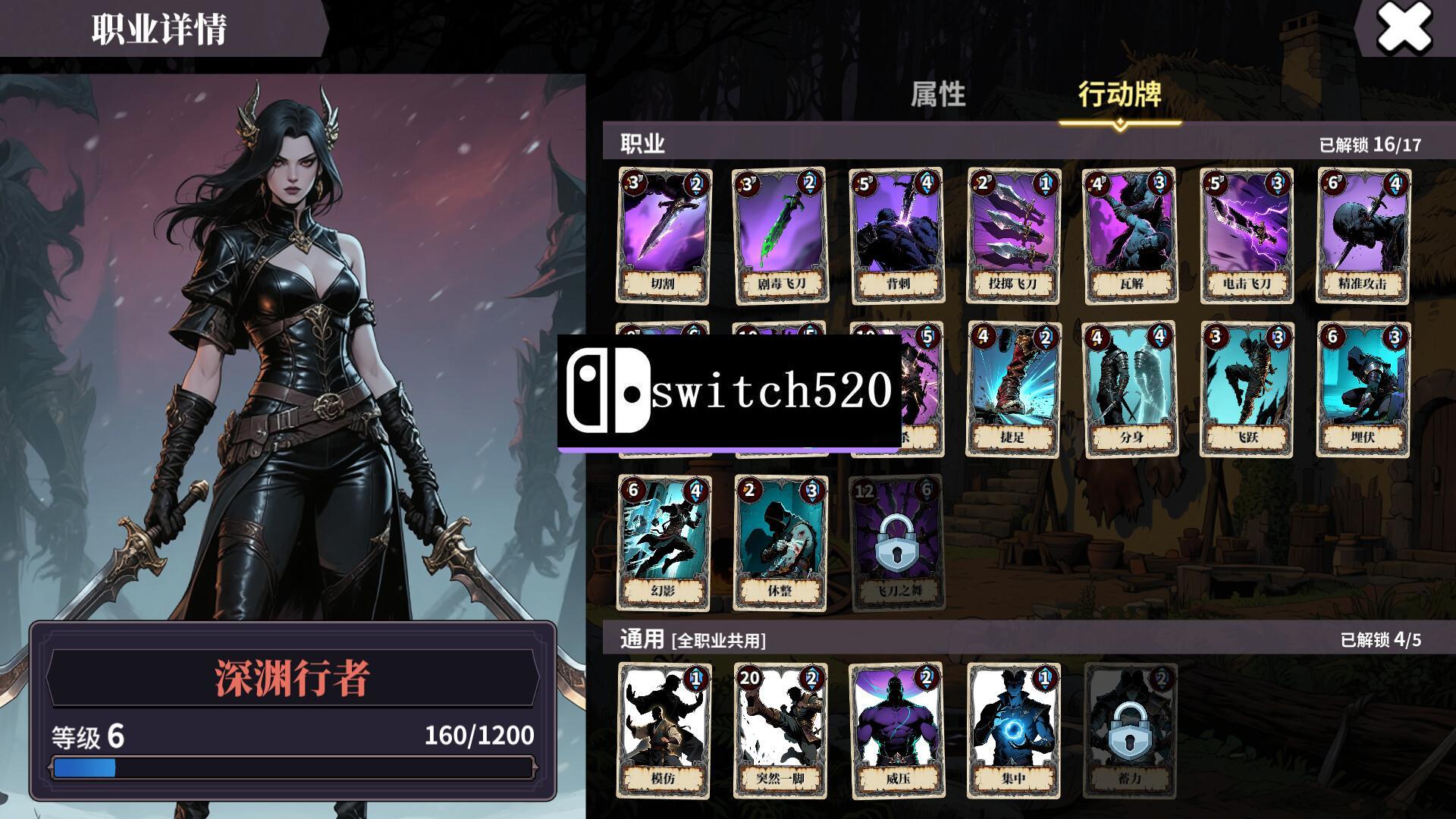Select the 行动牌 tab
Viewport: 1456px width, 819px height.
tap(1119, 95)
